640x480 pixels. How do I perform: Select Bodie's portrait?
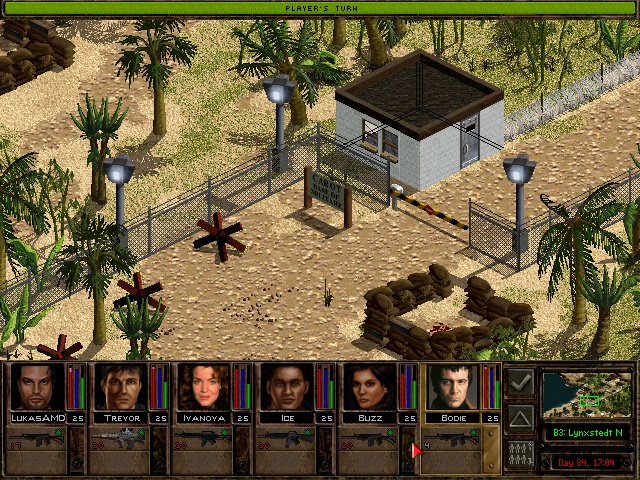pos(452,388)
